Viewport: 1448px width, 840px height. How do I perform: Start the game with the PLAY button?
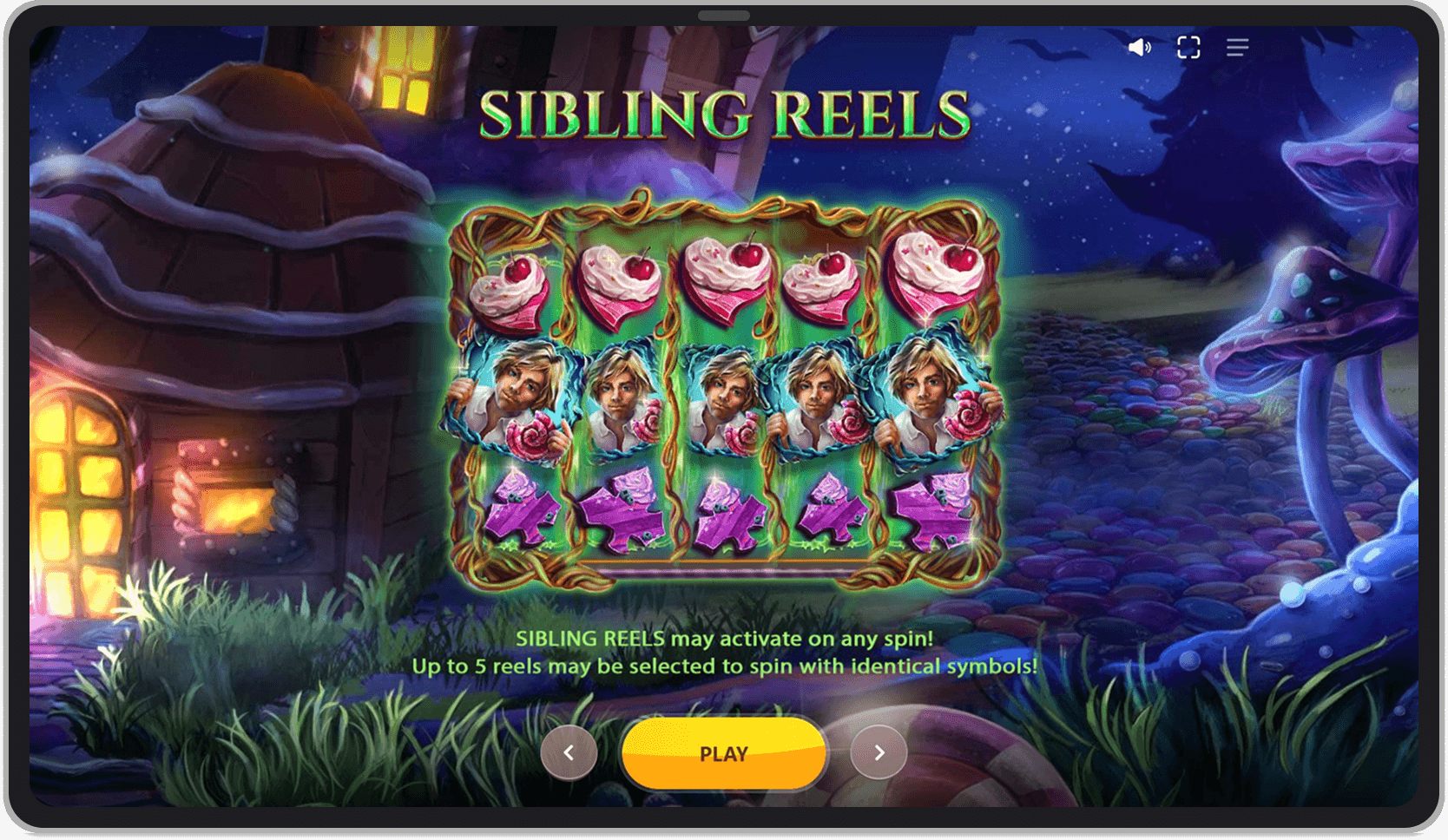[x=723, y=753]
